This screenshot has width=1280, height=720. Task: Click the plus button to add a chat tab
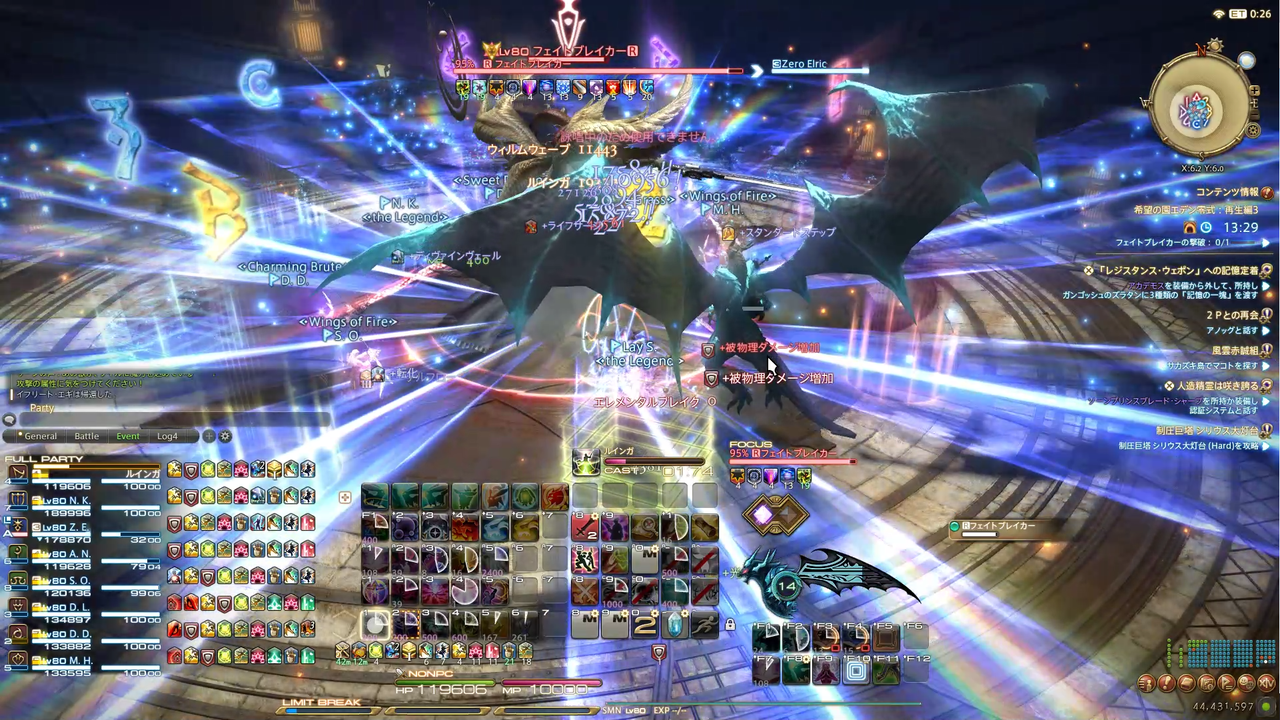[208, 436]
